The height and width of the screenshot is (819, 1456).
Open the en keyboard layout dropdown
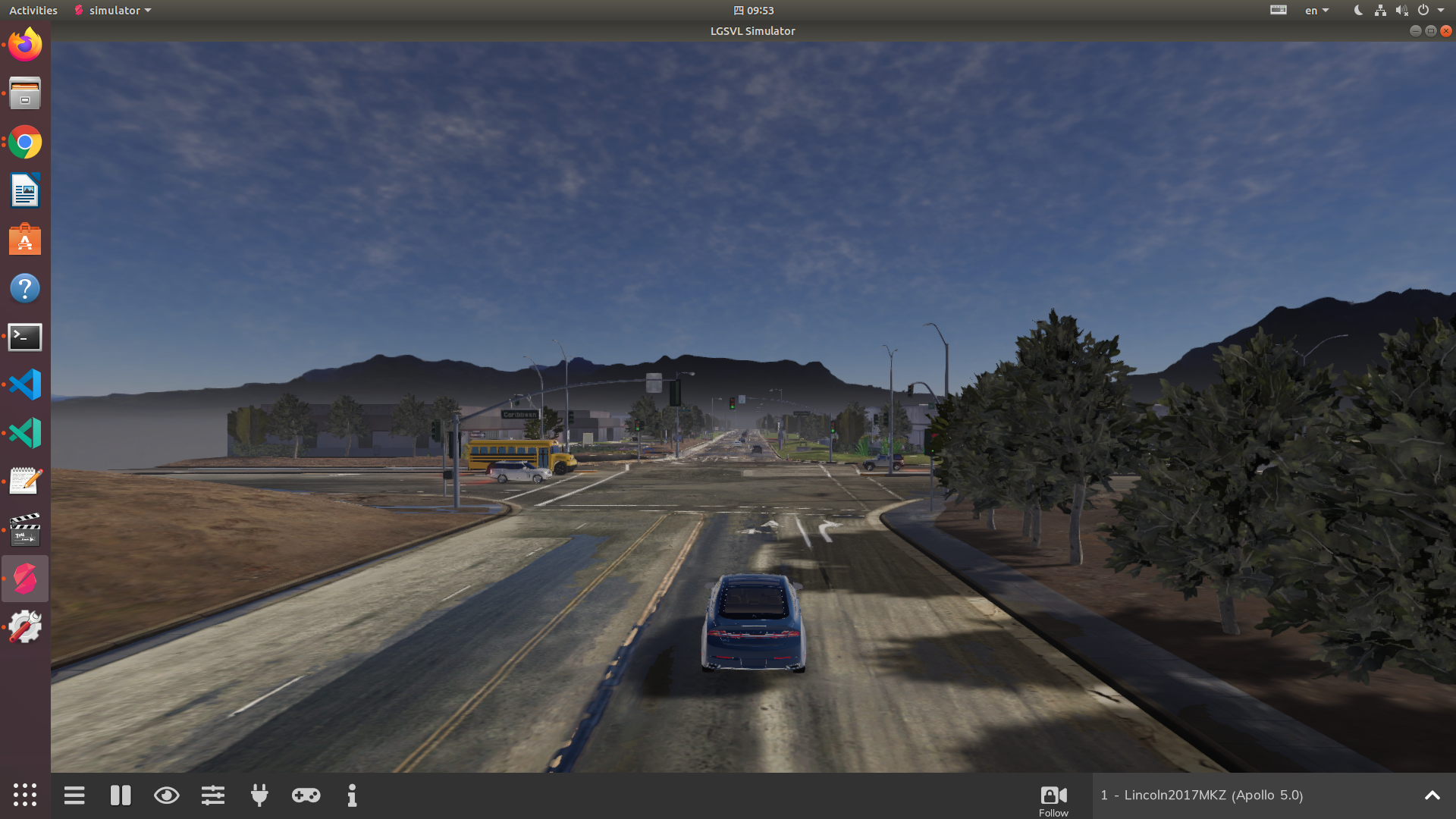click(1316, 10)
